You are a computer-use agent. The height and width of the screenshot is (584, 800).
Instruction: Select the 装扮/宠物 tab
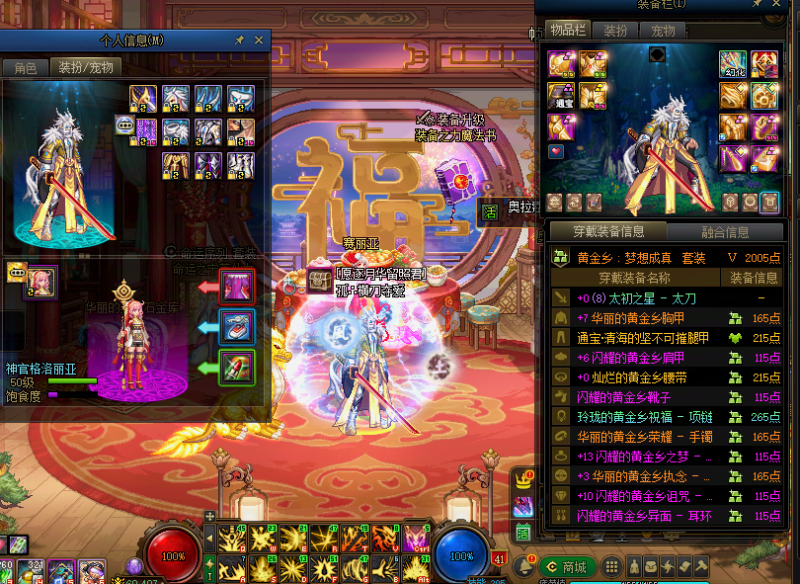pyautogui.click(x=85, y=68)
